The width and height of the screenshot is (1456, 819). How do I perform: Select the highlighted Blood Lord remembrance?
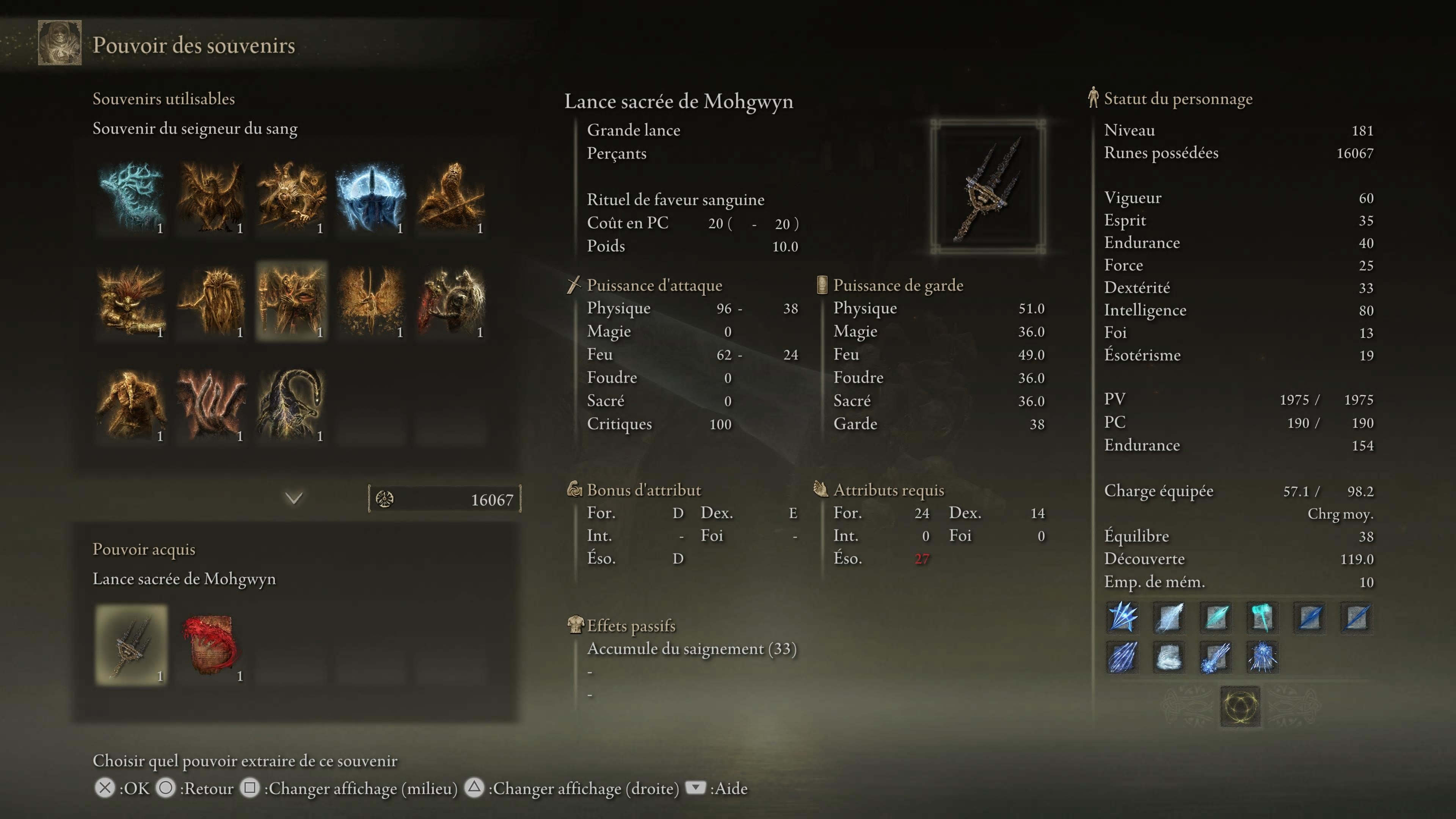[291, 301]
